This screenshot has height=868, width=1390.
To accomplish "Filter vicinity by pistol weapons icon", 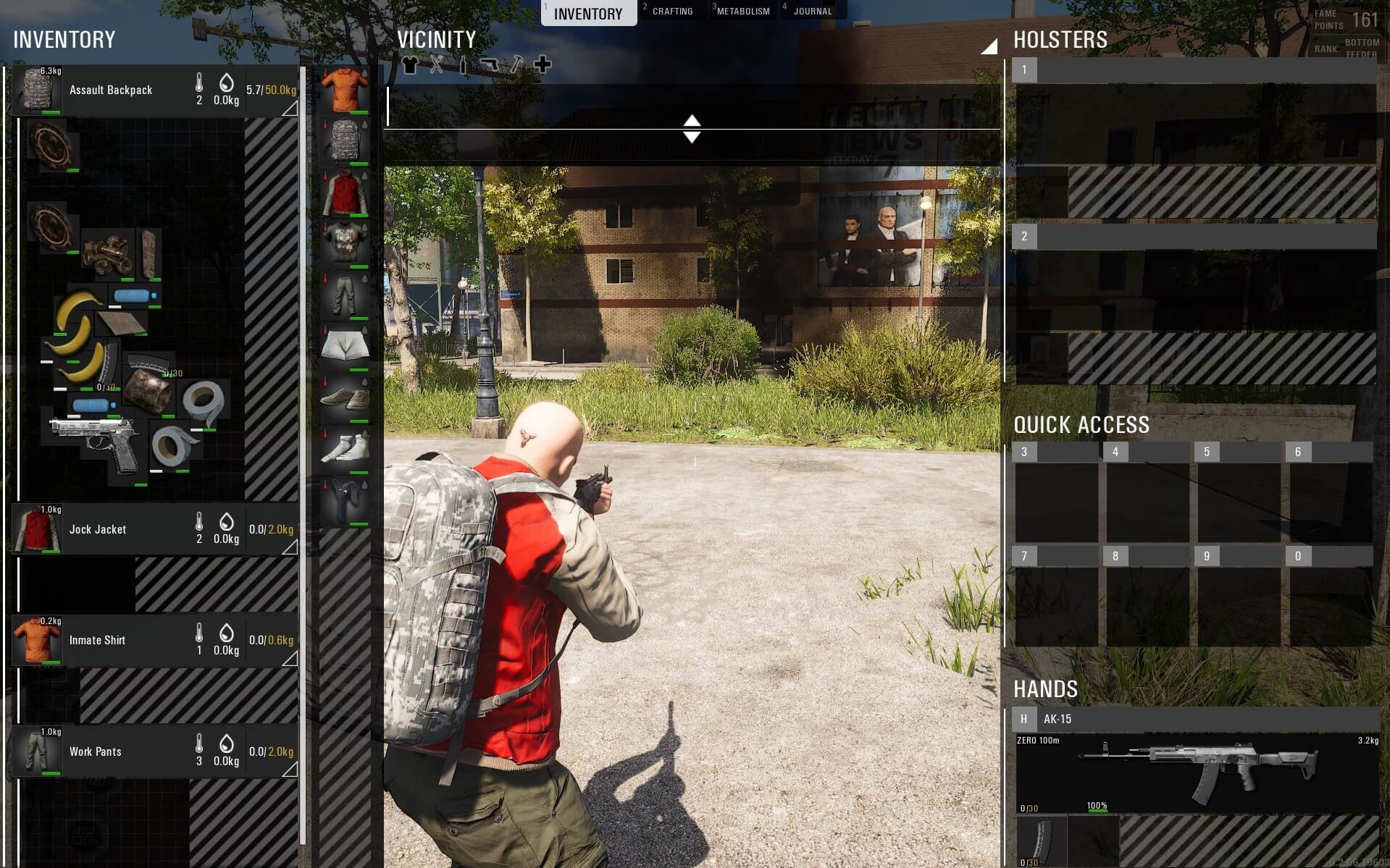I will coord(489,65).
